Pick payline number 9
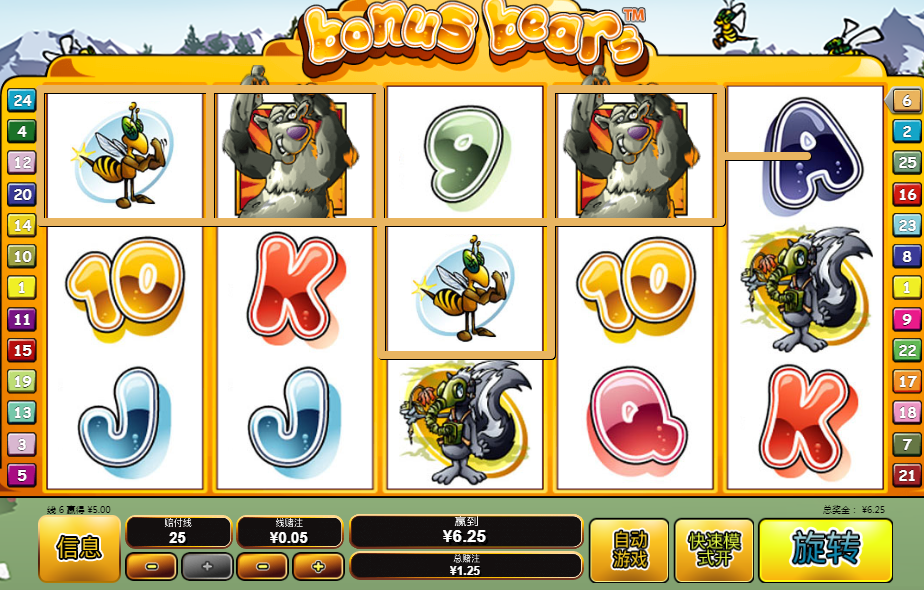This screenshot has width=924, height=590. pyautogui.click(x=906, y=319)
